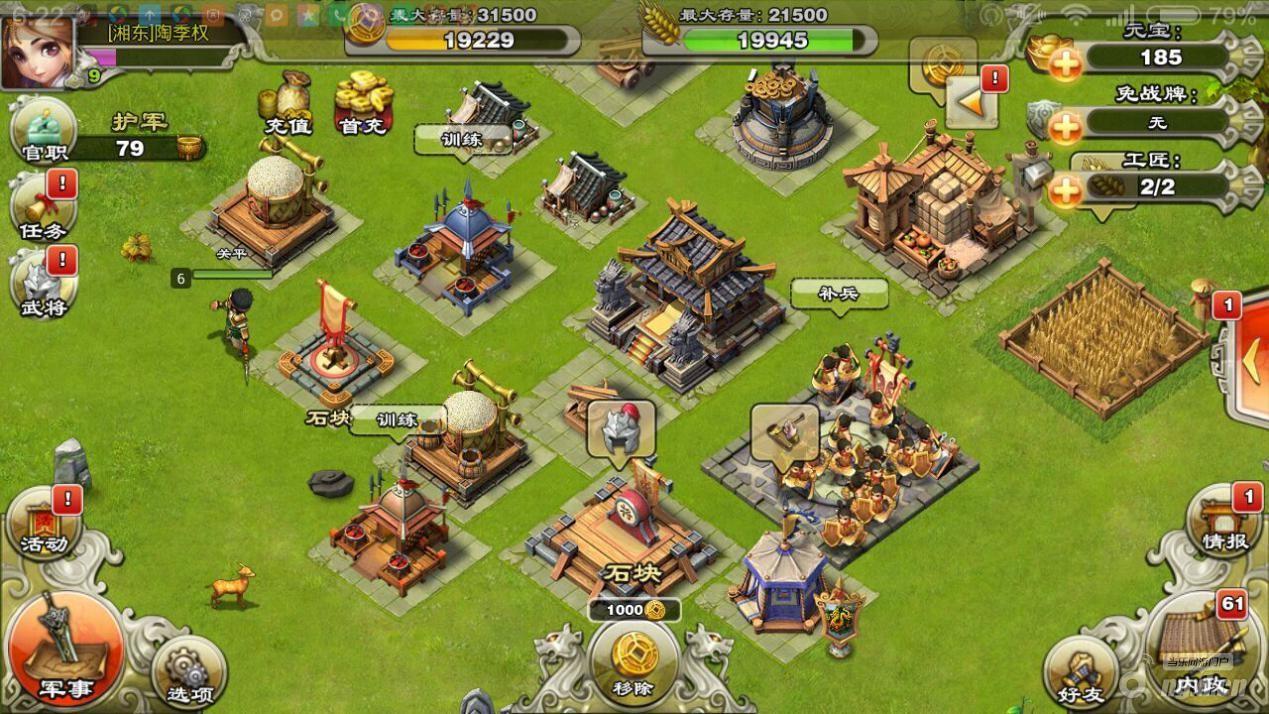The image size is (1269, 714).
Task: Click the orange triangle arrow tile
Action: 971,99
